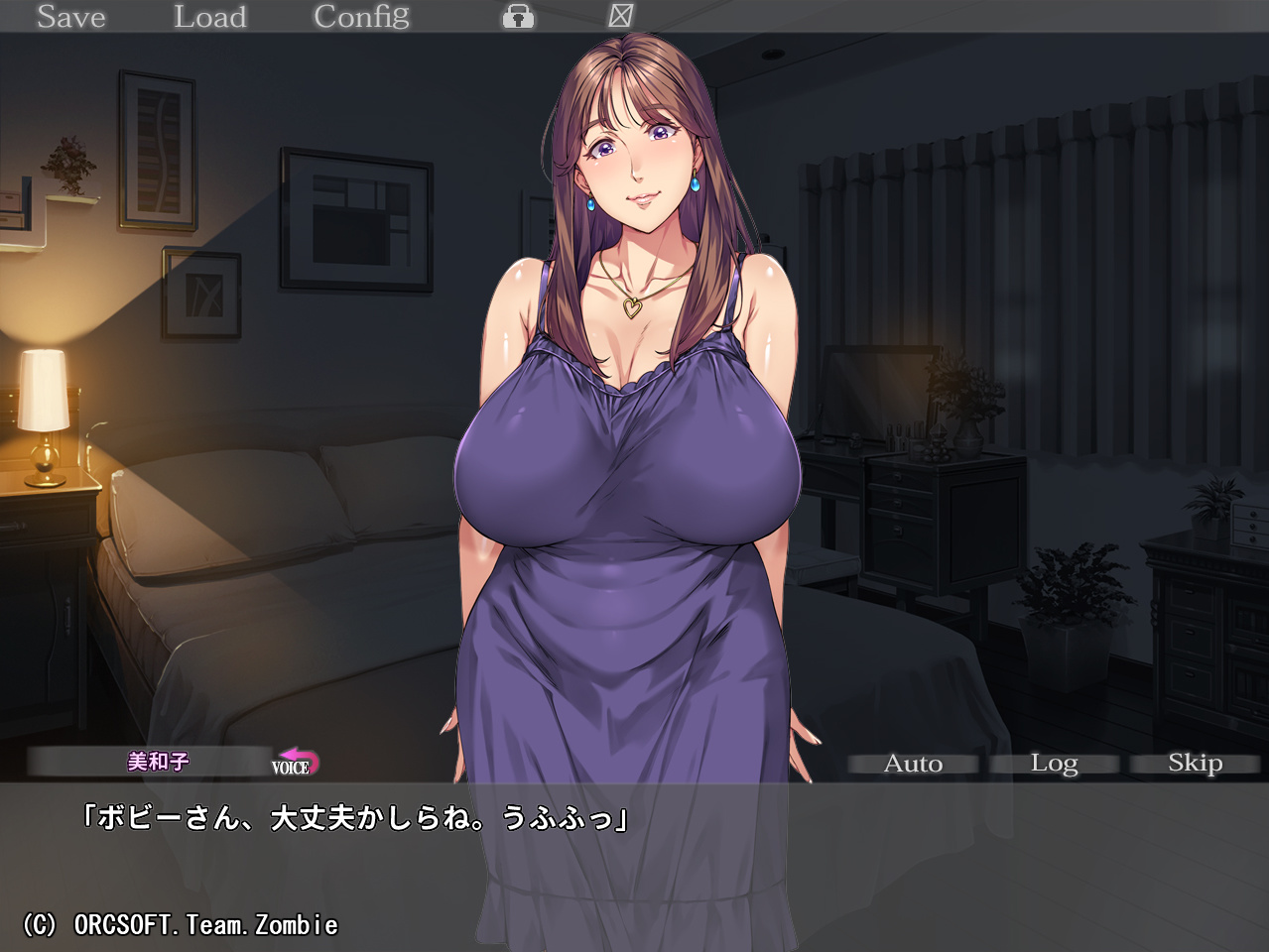Replay the voice line with VOICE button
This screenshot has width=1269, height=952.
click(x=296, y=764)
